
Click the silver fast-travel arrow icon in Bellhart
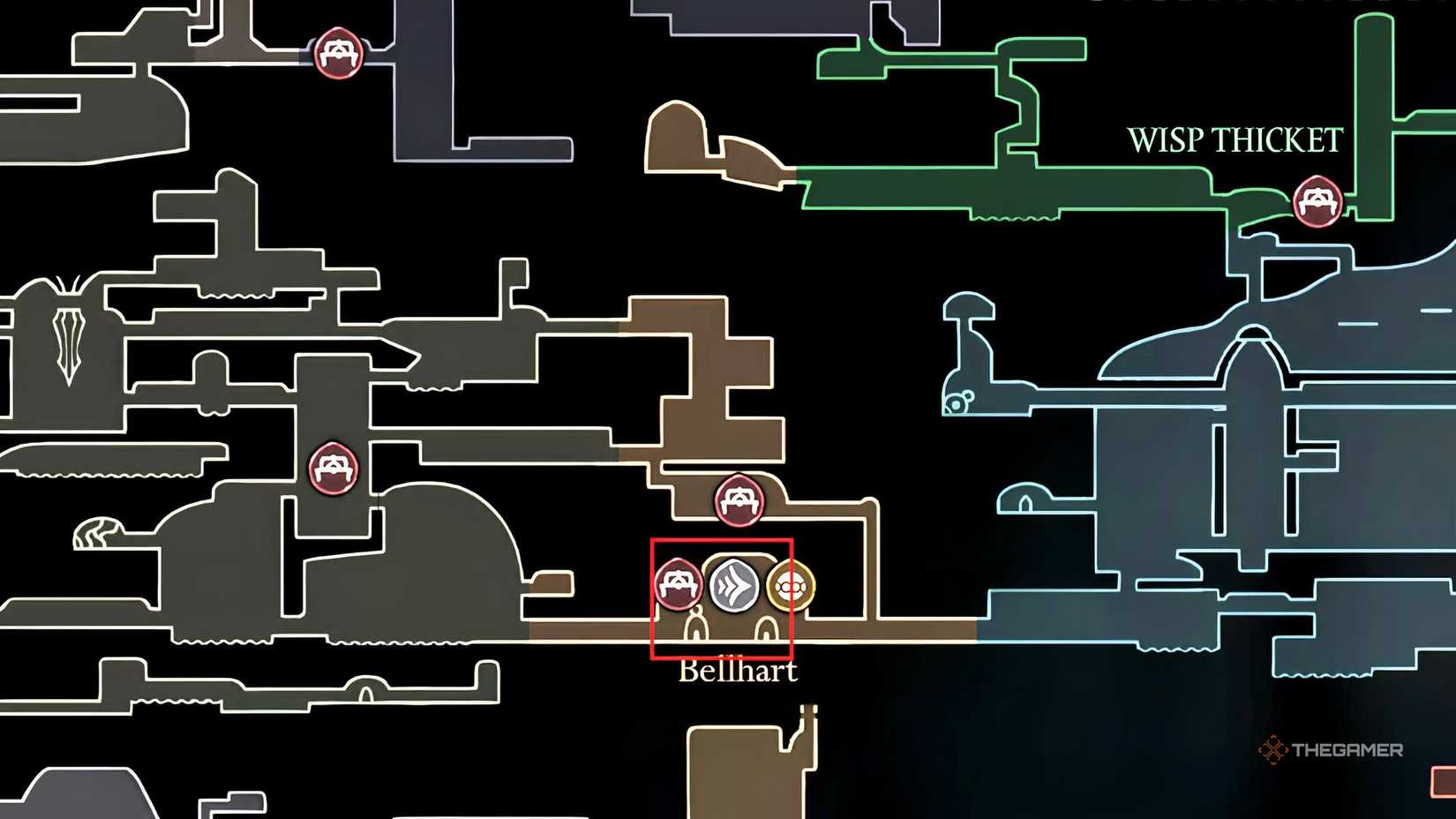pyautogui.click(x=732, y=584)
